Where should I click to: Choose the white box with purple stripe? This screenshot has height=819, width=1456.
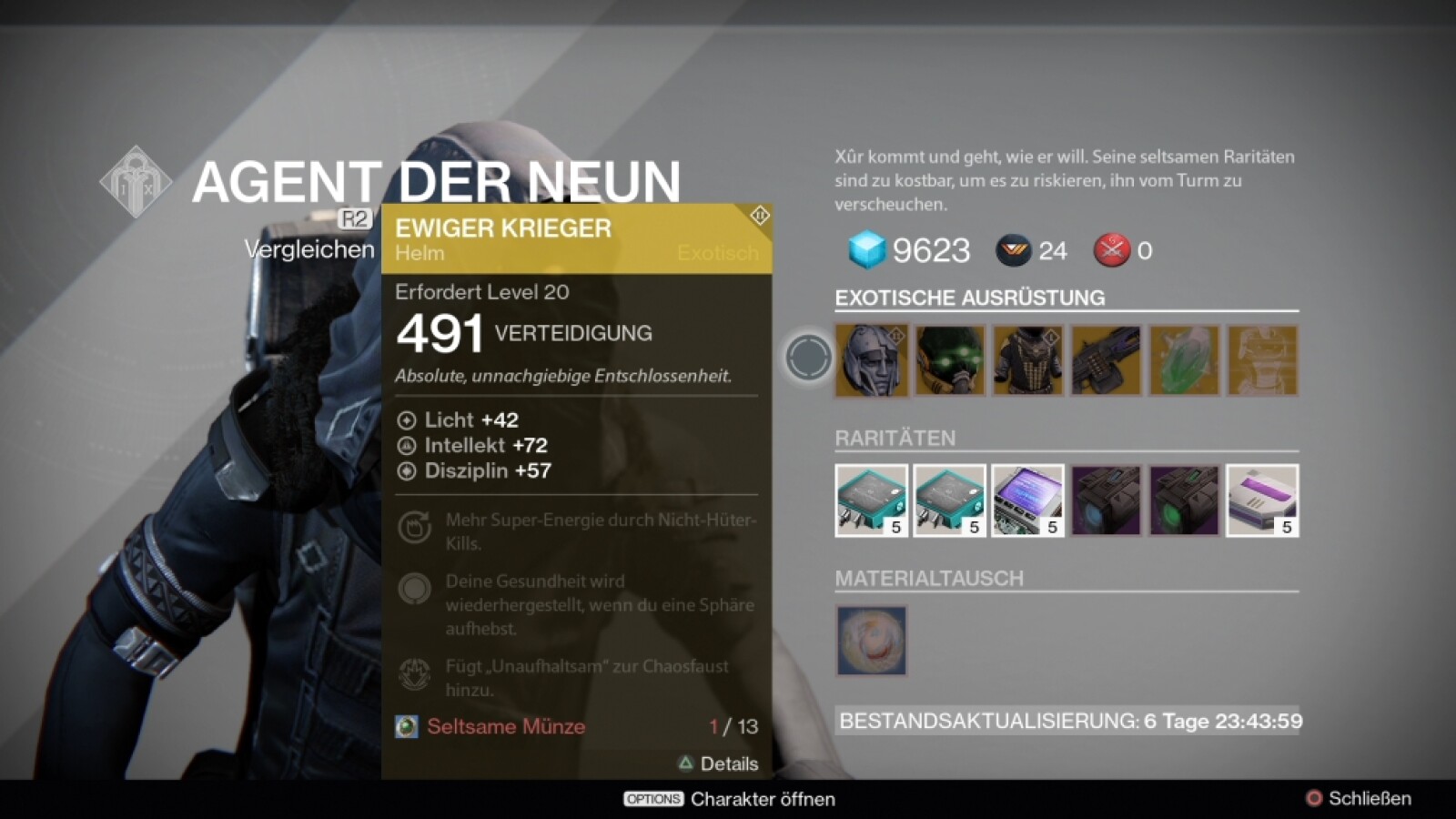(x=1262, y=500)
